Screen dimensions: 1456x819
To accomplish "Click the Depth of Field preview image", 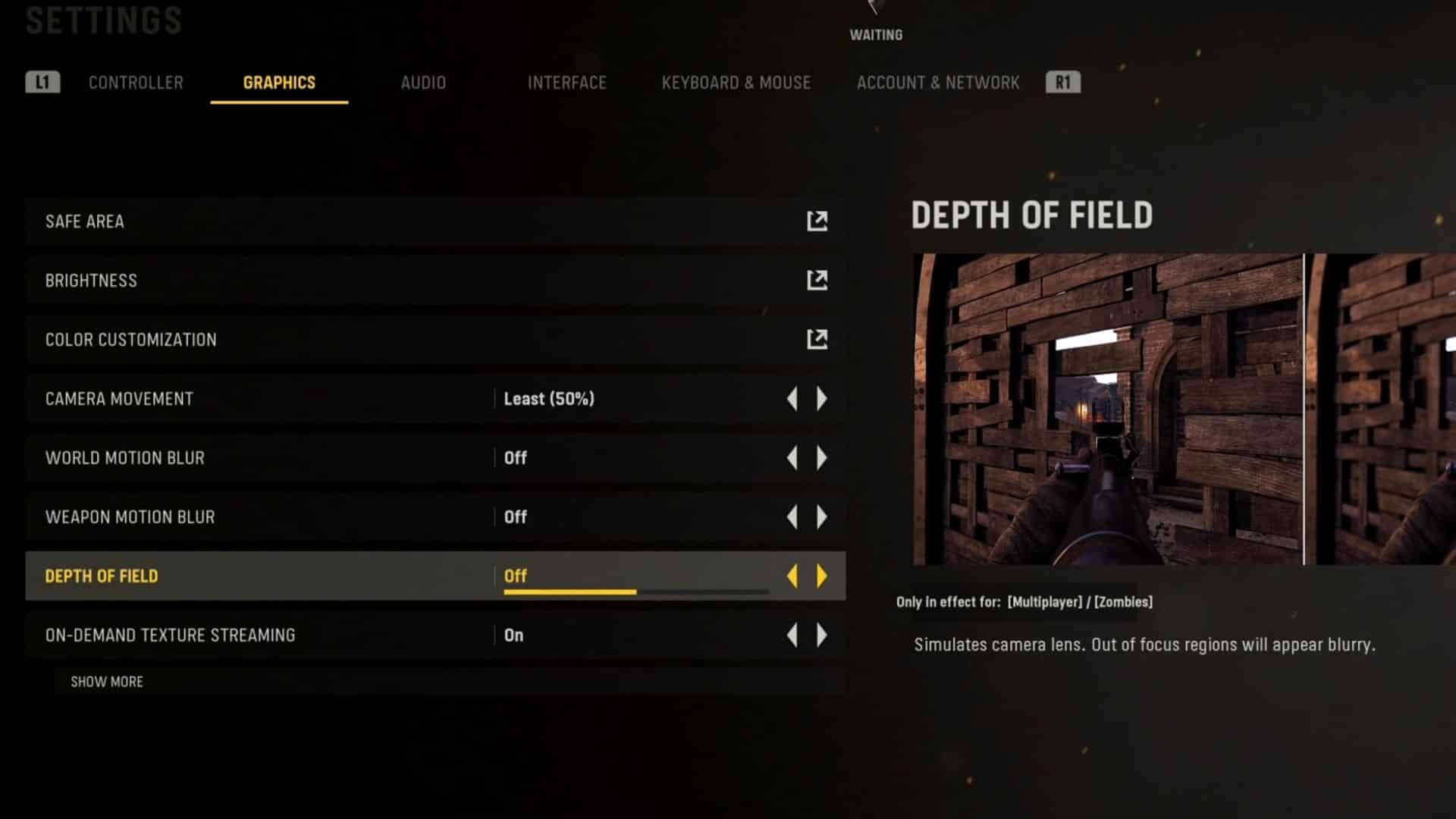I will (x=1183, y=409).
